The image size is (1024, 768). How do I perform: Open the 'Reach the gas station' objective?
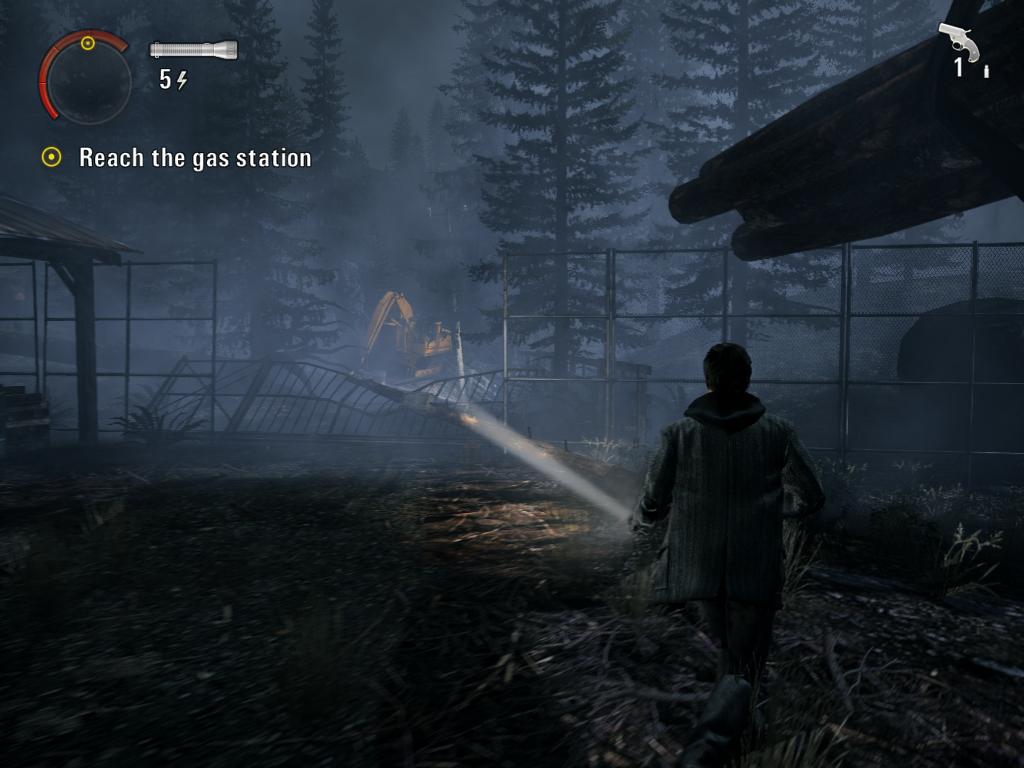(194, 158)
